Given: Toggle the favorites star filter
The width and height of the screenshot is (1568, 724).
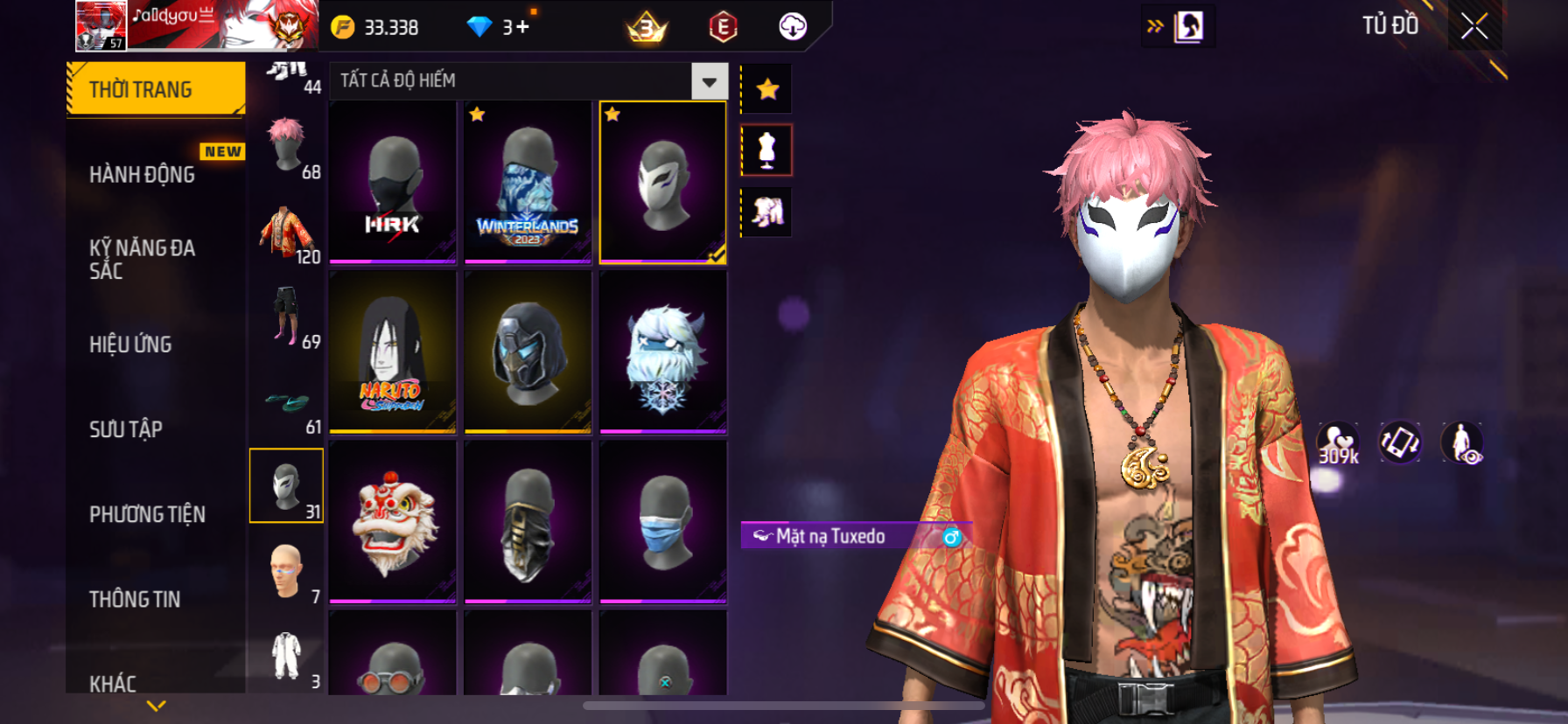Looking at the screenshot, I should click(767, 89).
